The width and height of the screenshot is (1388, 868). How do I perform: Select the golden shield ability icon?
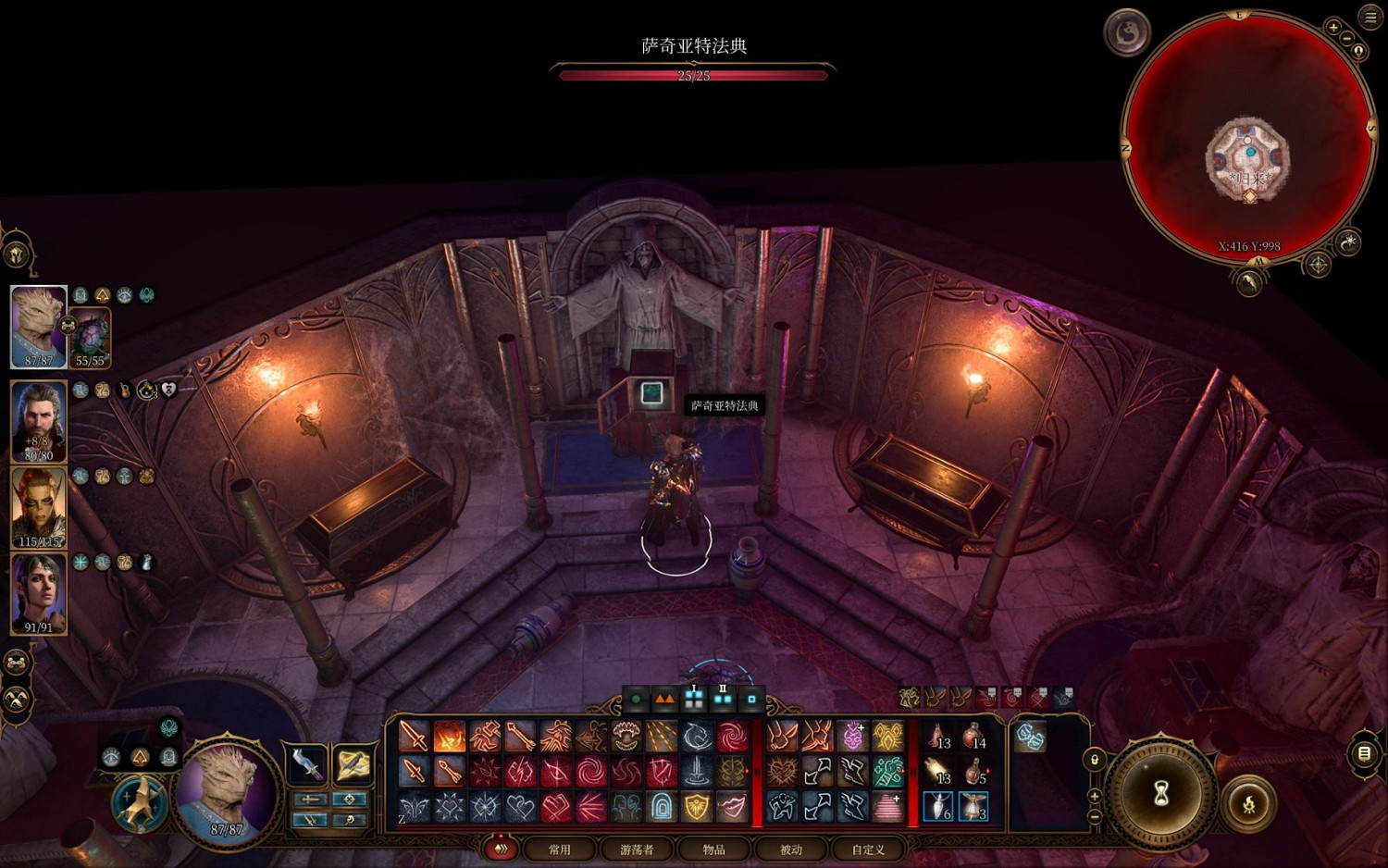coord(697,807)
